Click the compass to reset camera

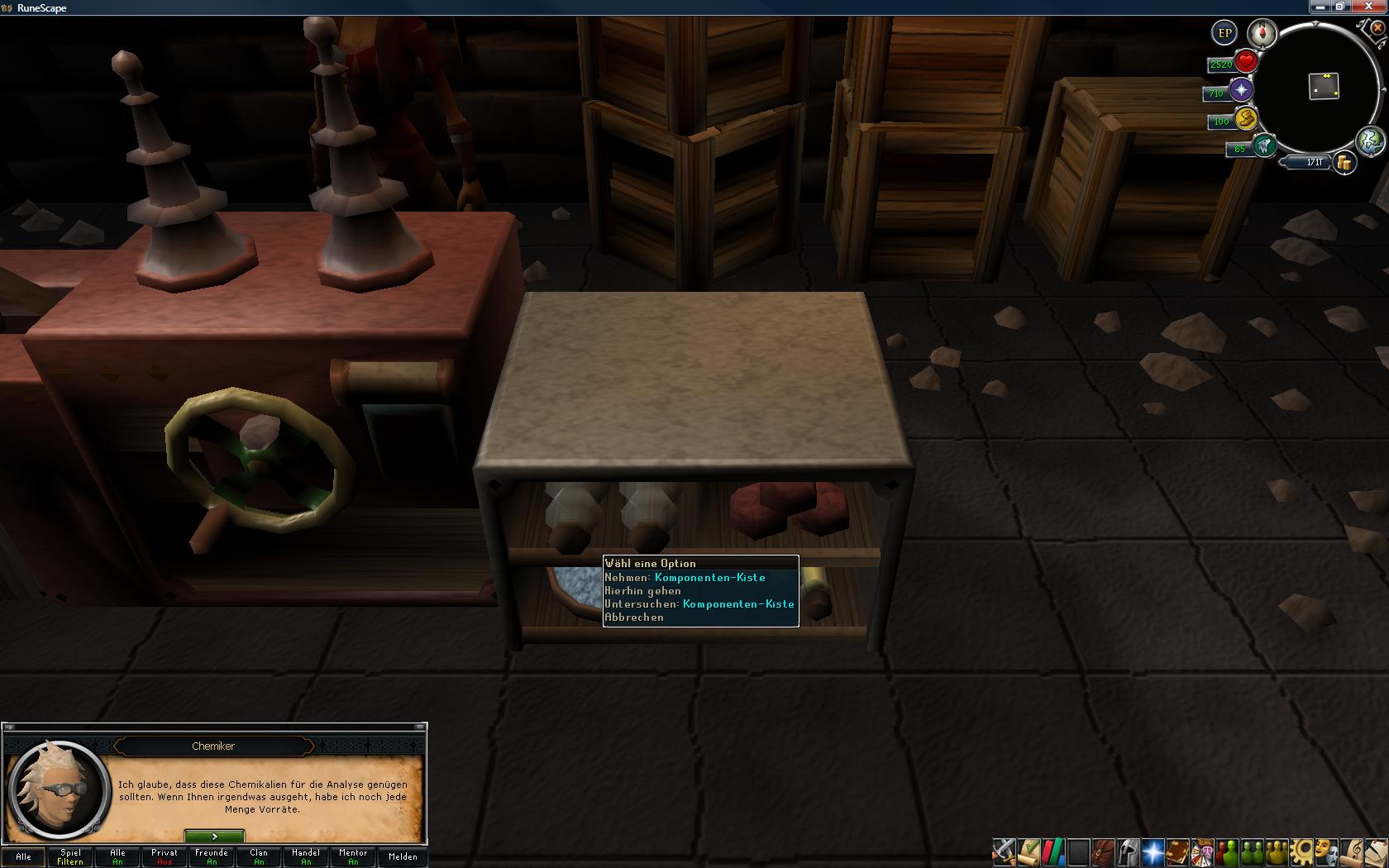[x=1263, y=33]
